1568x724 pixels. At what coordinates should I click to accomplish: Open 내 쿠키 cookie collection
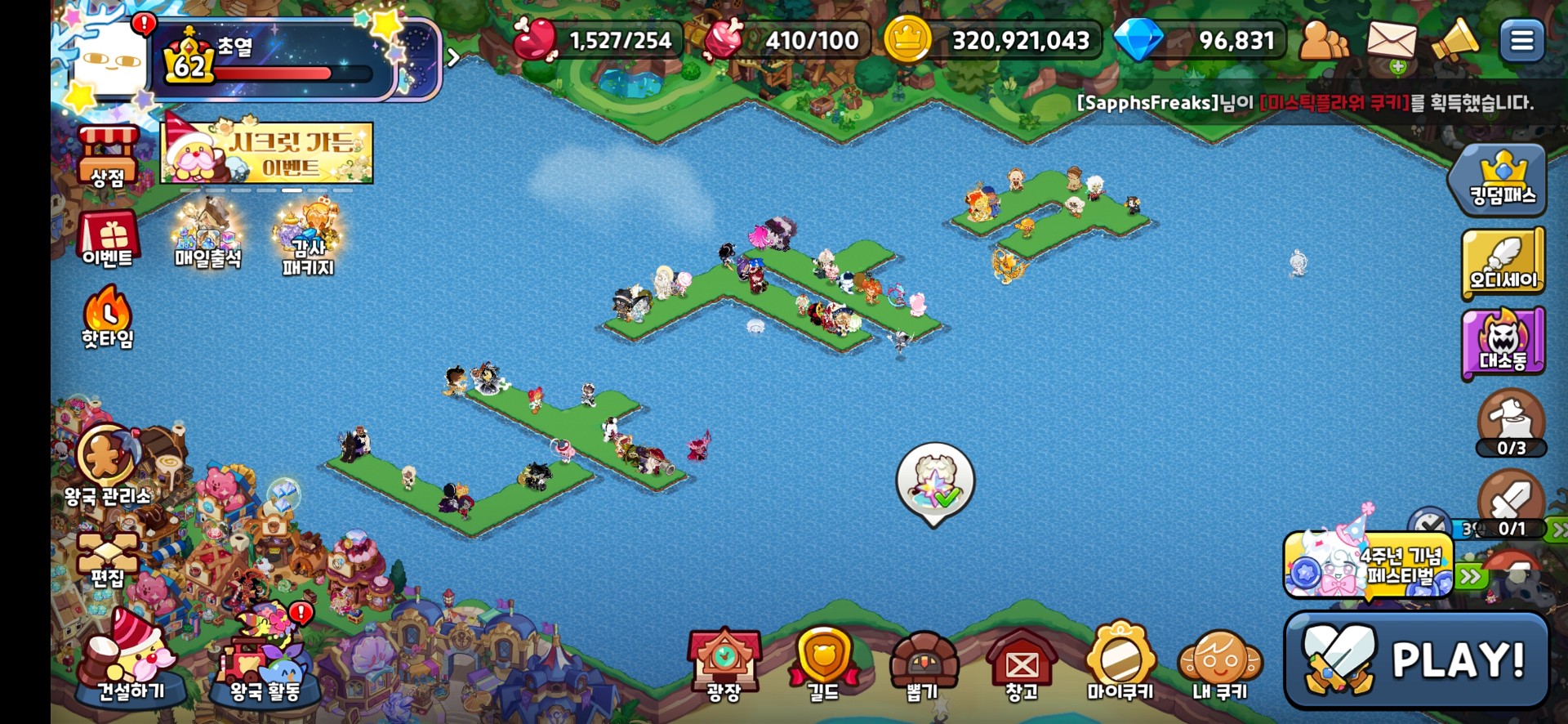click(x=1220, y=664)
